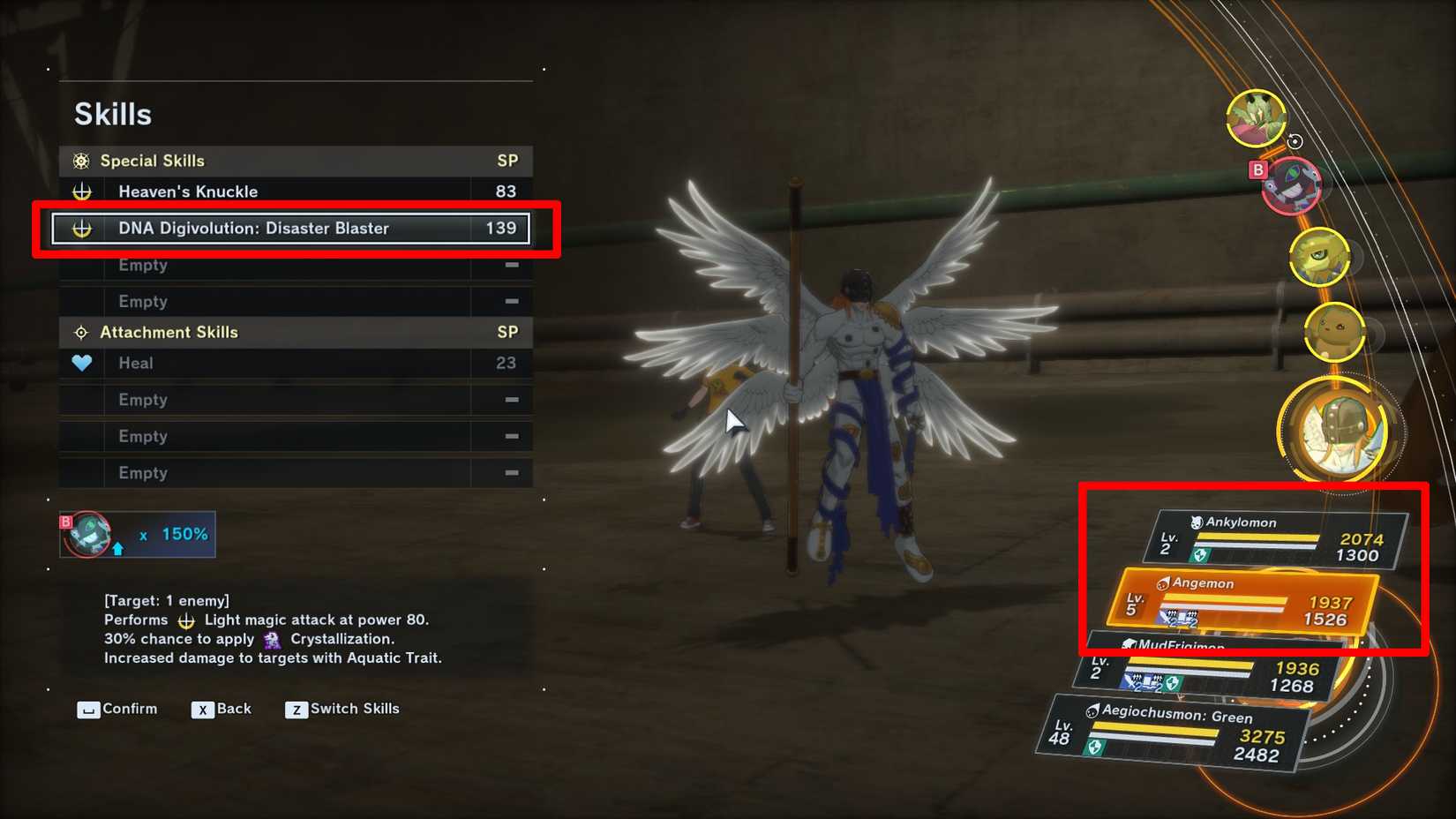Click the heart icon beside Heal
Viewport: 1456px width, 819px height.
[x=81, y=362]
